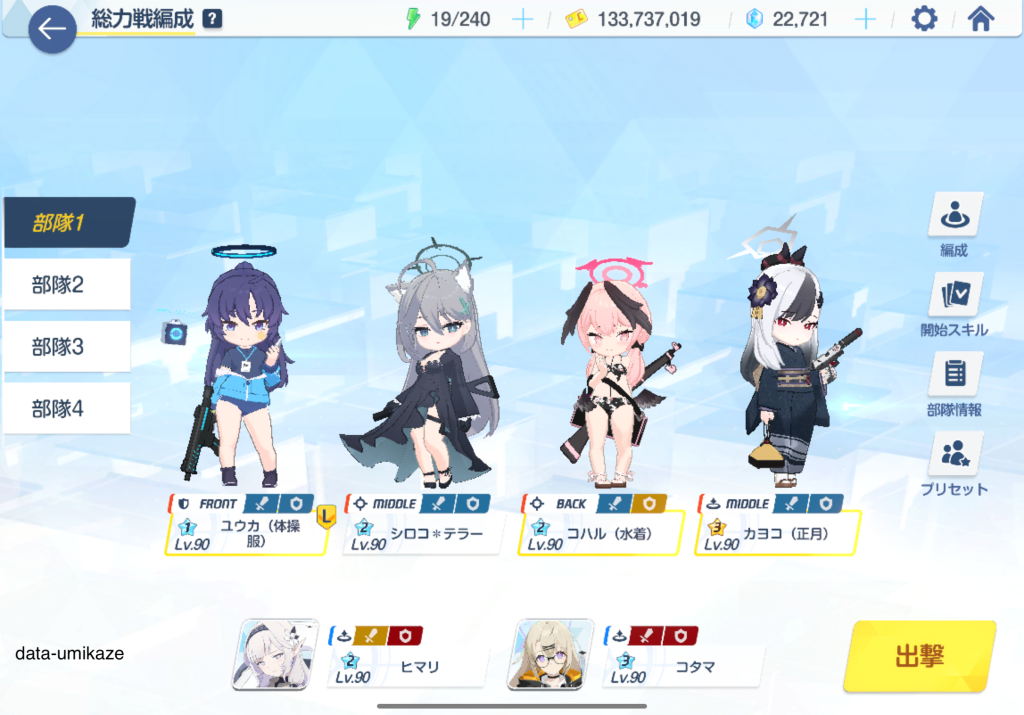
Task: Open the gear settings menu
Action: (924, 19)
